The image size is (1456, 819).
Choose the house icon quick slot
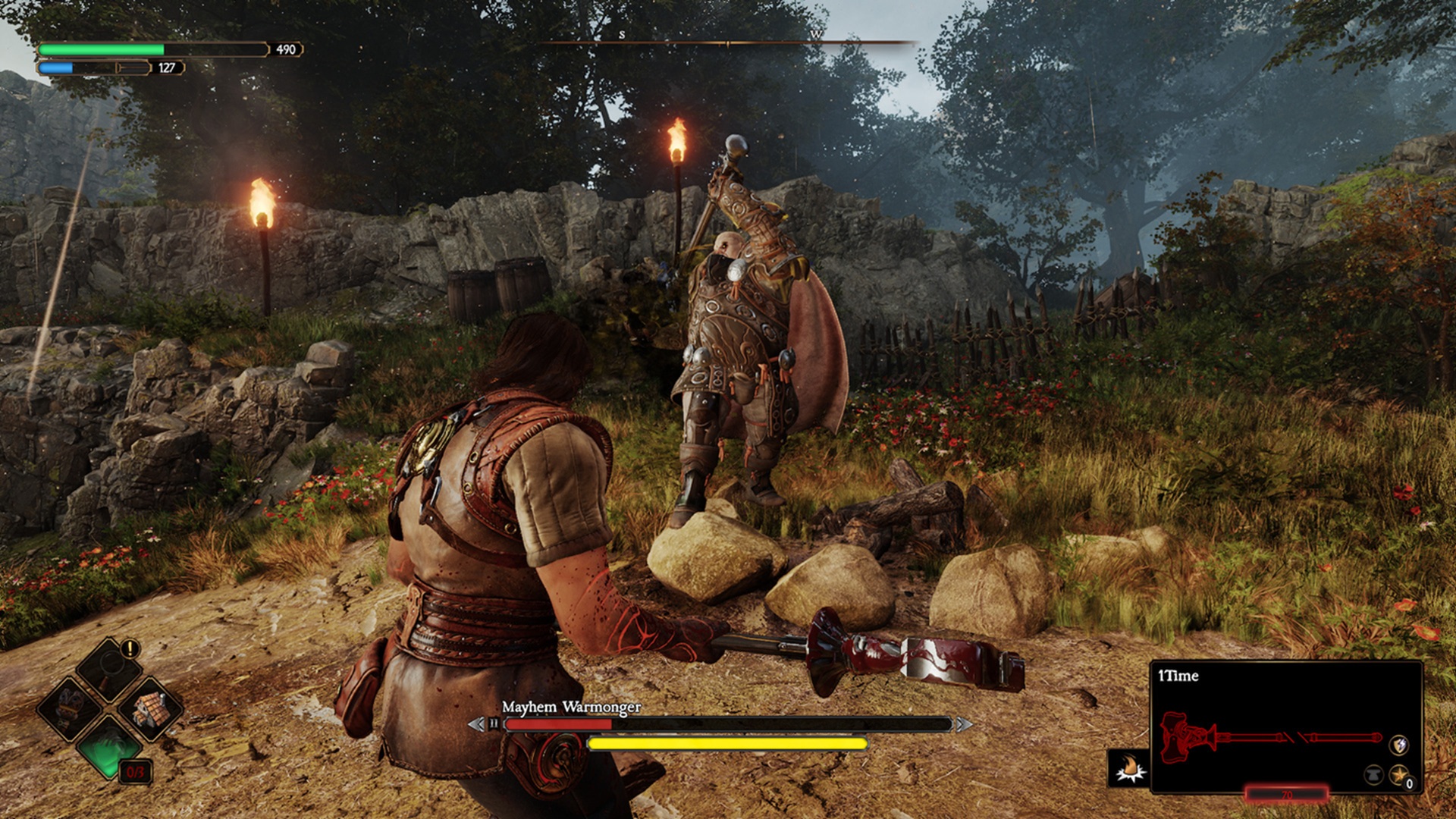coord(149,710)
